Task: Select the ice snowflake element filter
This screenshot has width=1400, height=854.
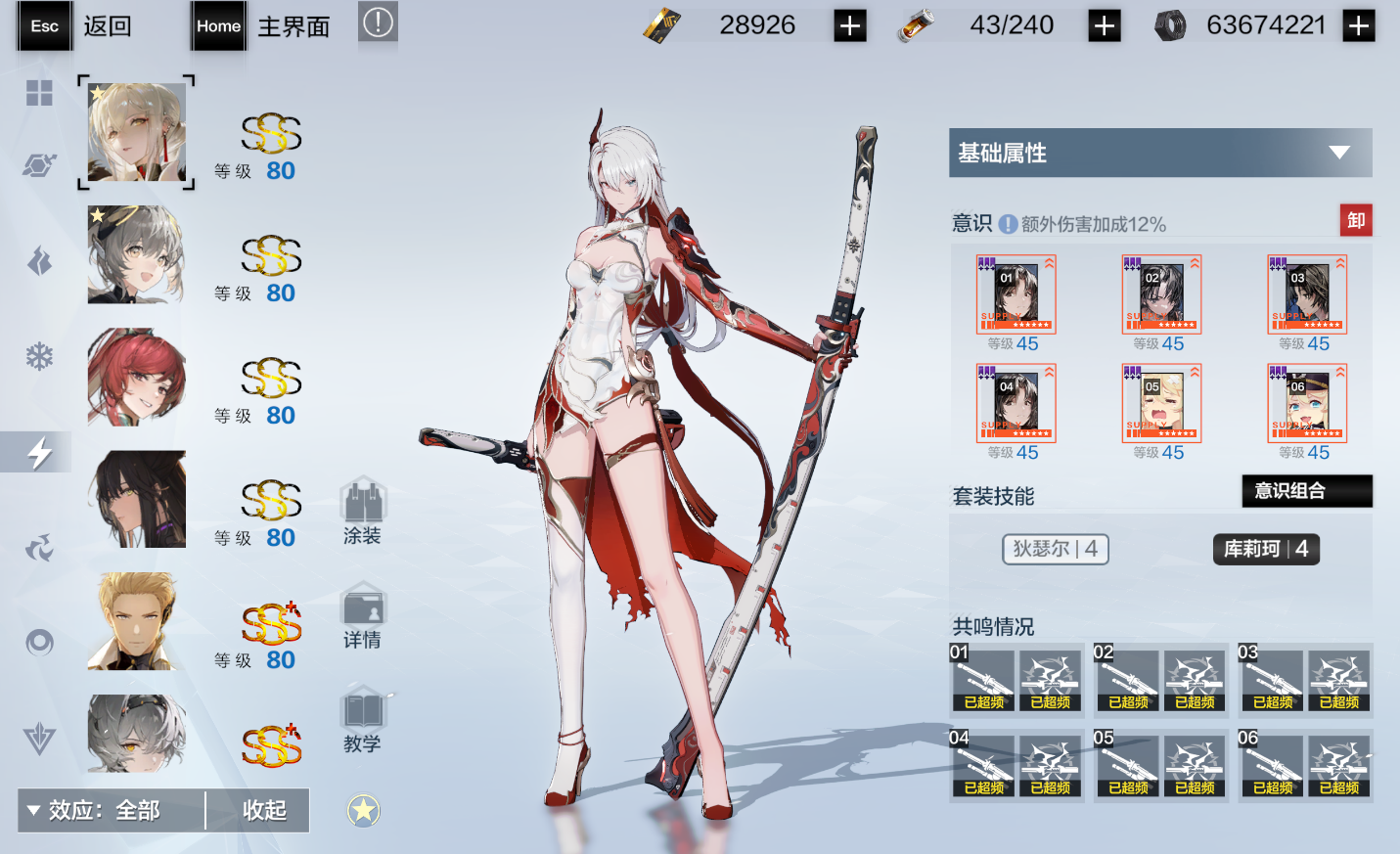Action: (x=37, y=354)
